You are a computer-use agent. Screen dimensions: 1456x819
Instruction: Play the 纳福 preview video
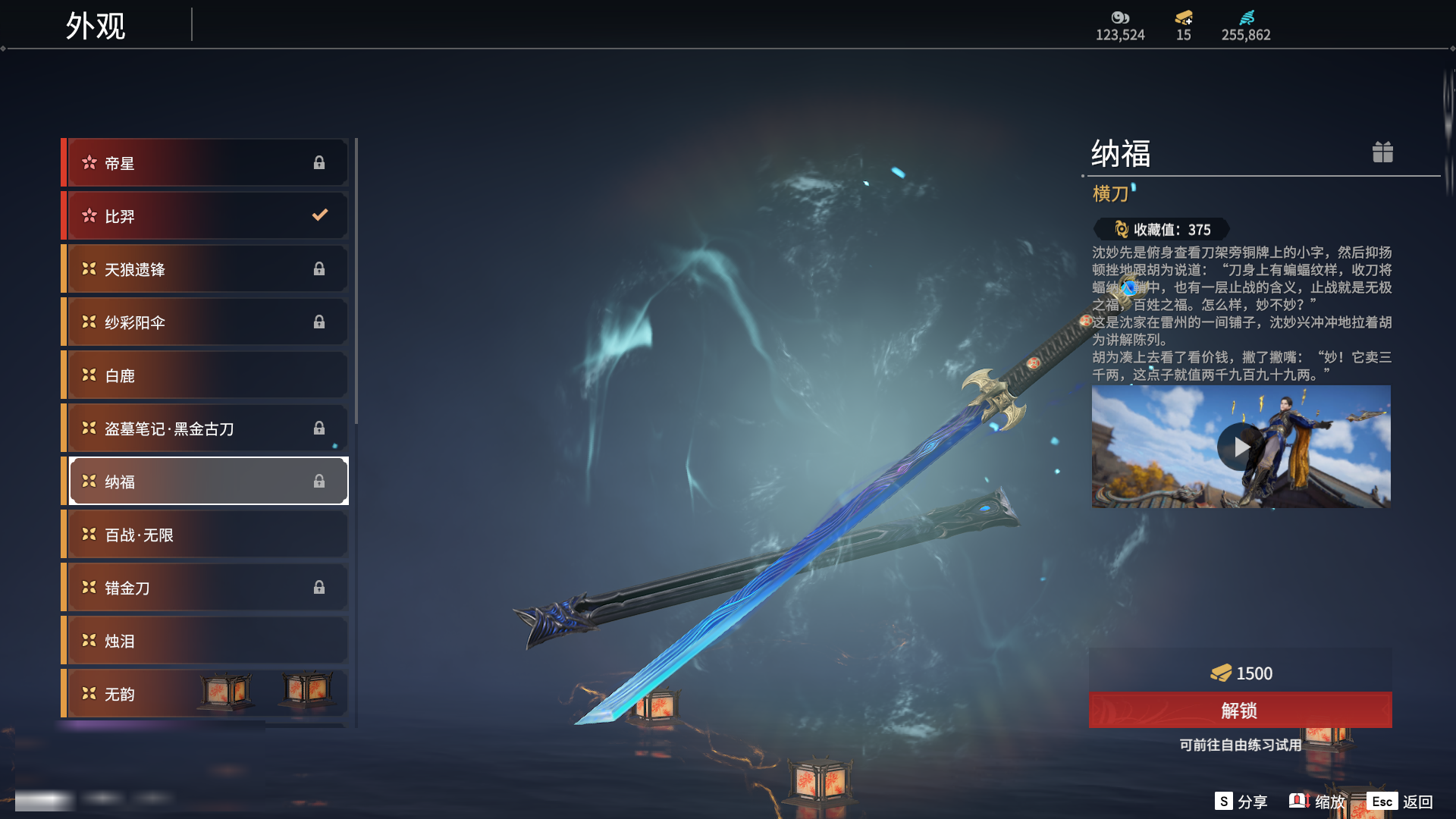click(1241, 447)
